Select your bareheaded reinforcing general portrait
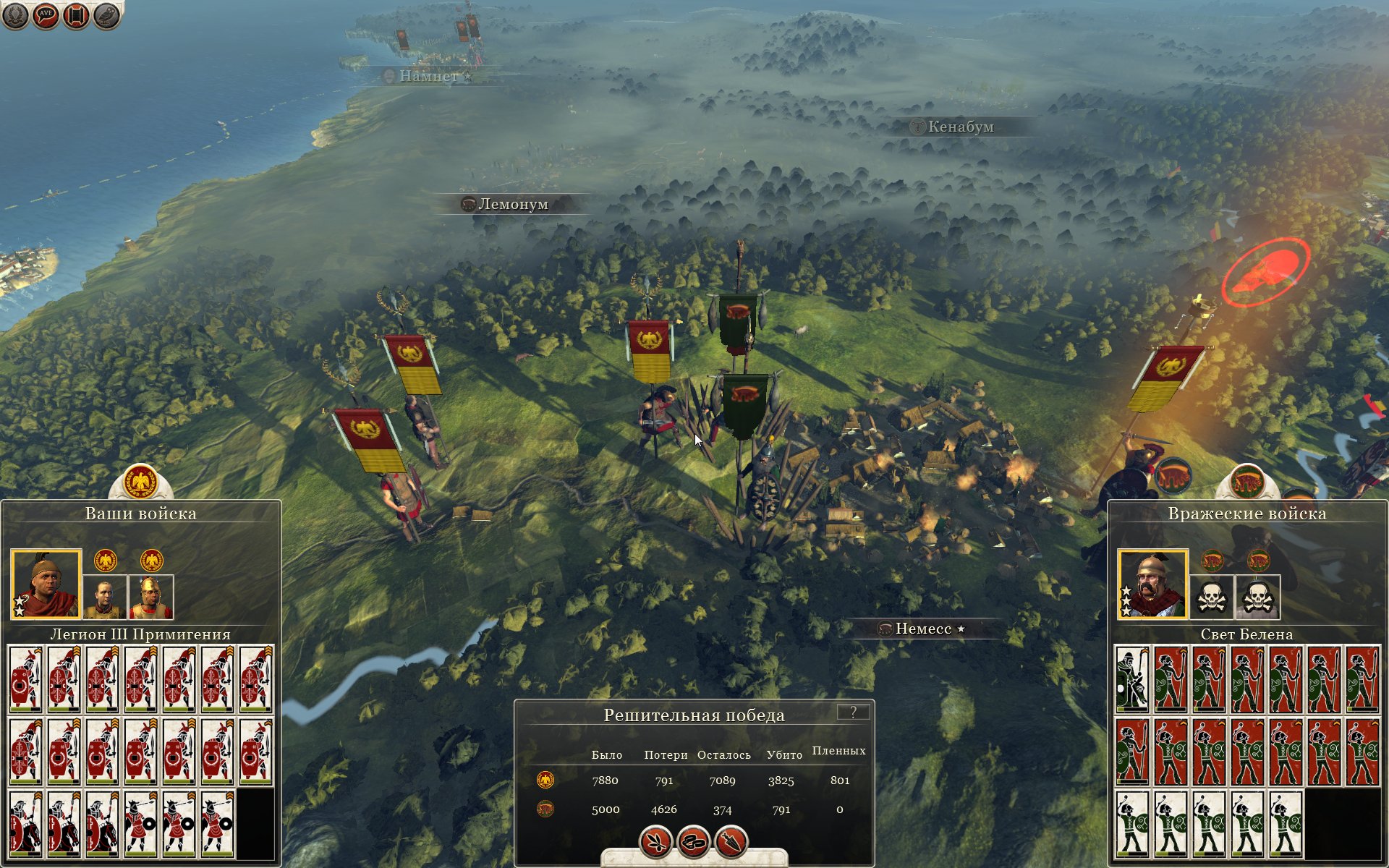Screen dimensions: 1389x868 [105, 597]
